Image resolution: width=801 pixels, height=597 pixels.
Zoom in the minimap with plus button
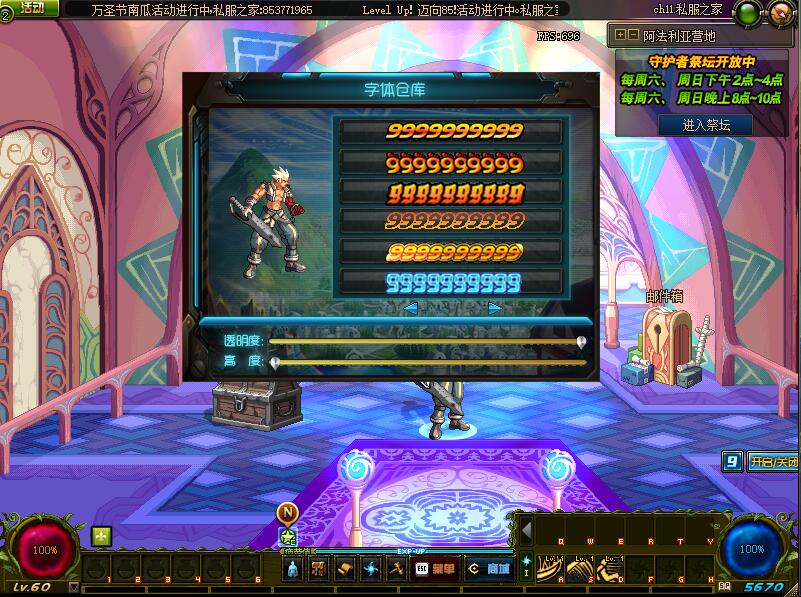click(x=621, y=34)
